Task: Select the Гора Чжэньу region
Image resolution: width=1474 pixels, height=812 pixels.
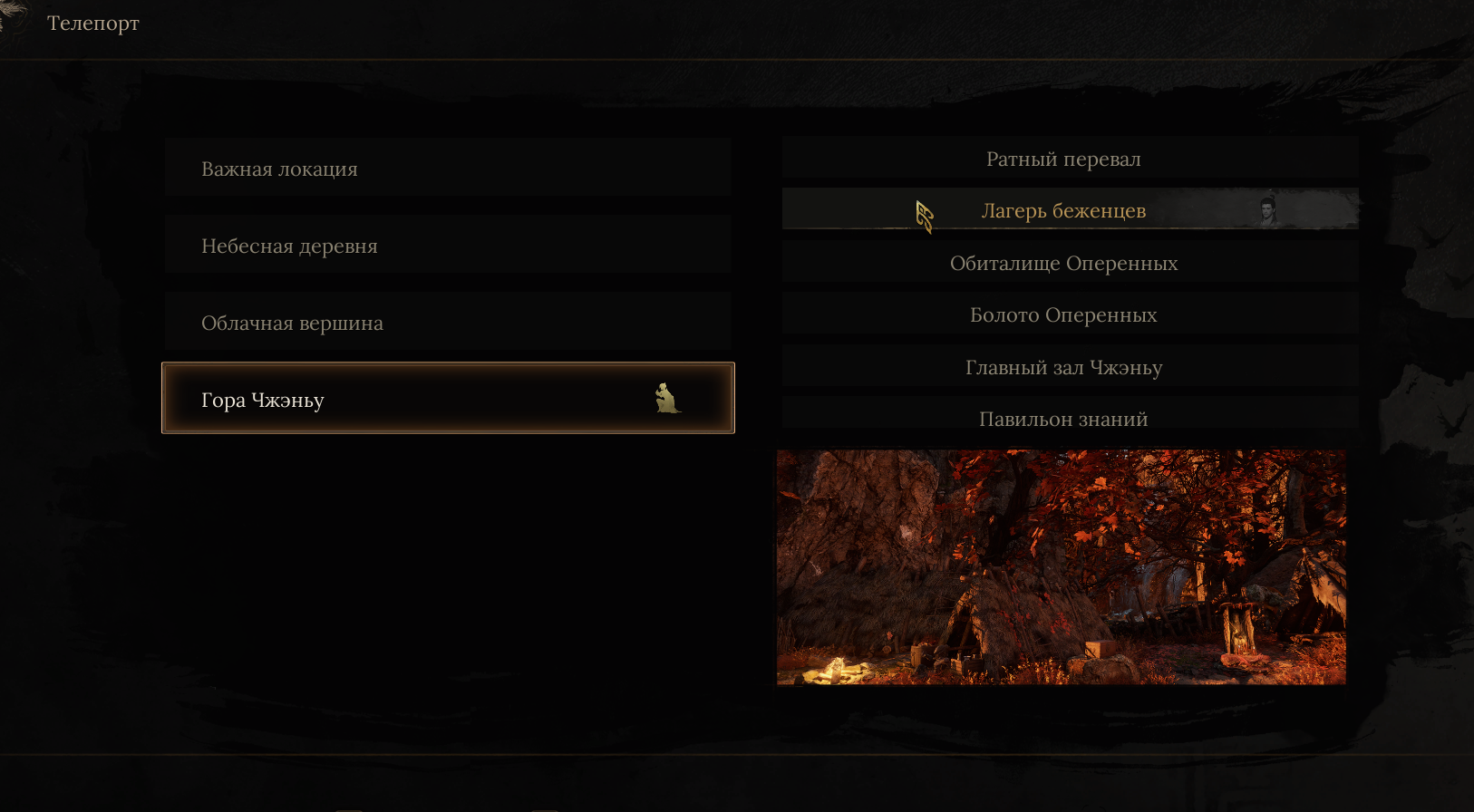Action: coord(447,399)
